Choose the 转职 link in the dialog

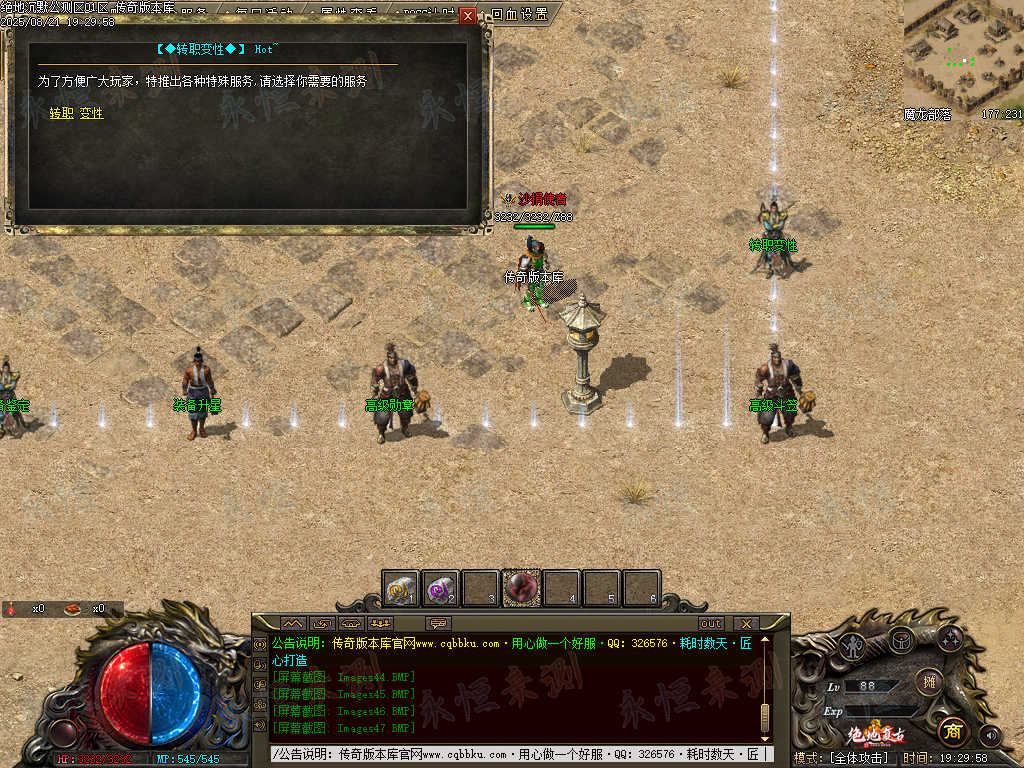[x=62, y=114]
